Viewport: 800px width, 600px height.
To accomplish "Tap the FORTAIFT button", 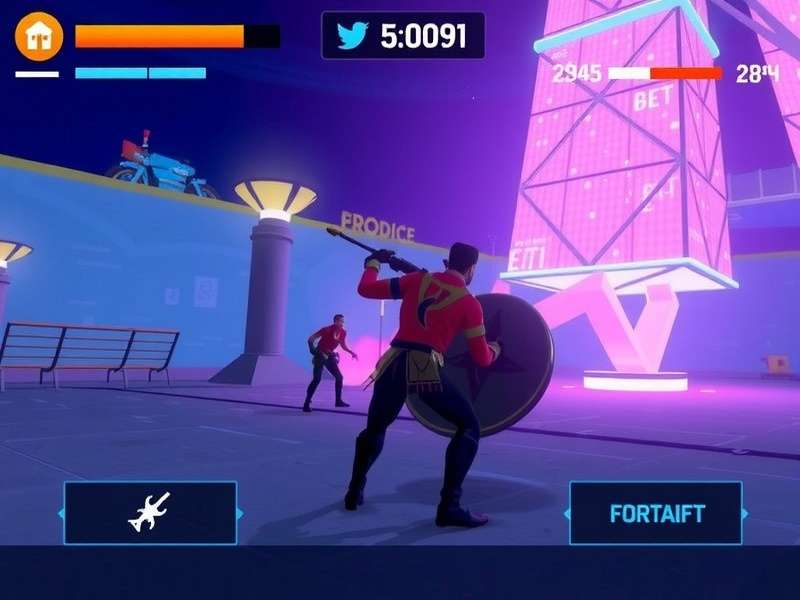I will (x=656, y=514).
